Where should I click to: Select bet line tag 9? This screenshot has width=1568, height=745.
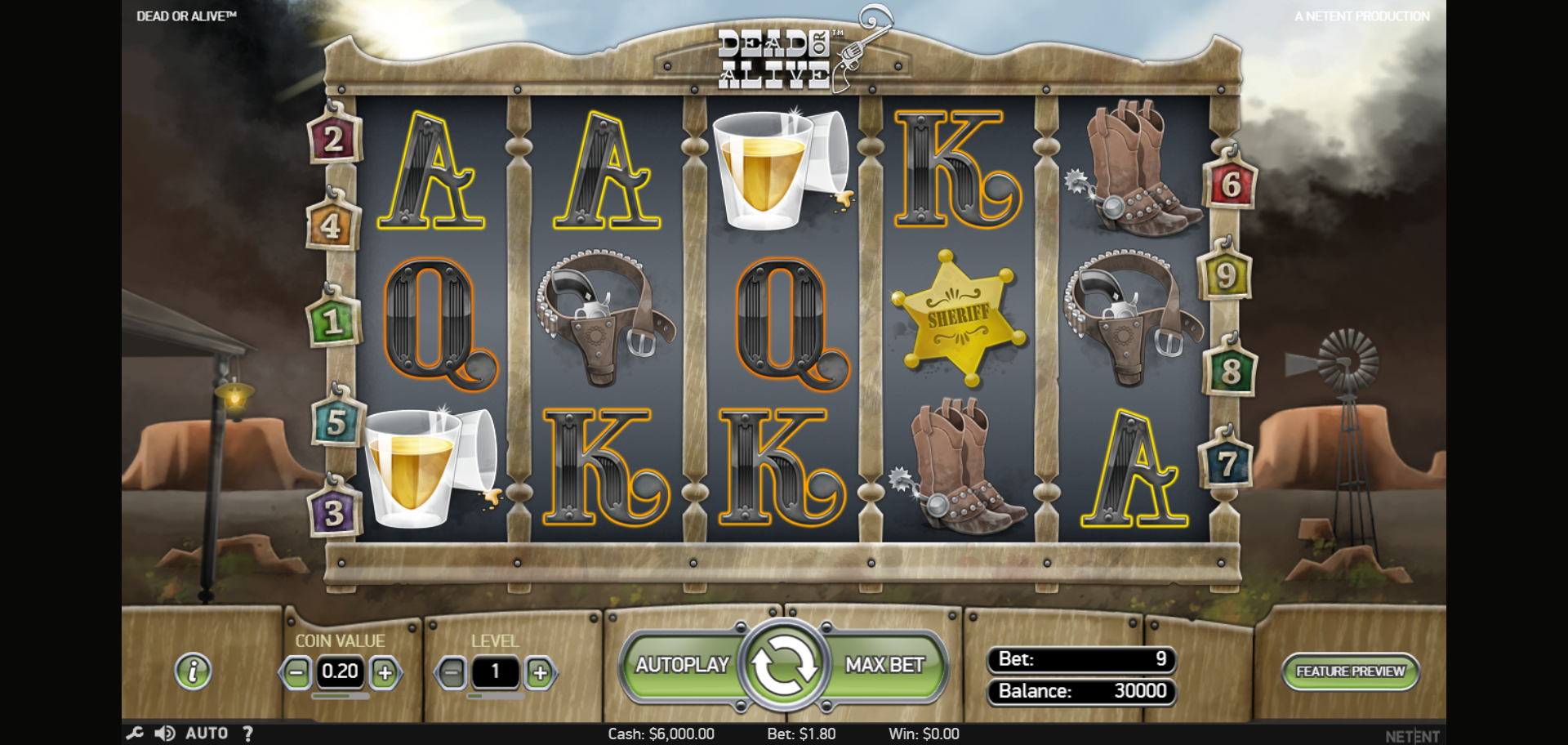(1225, 276)
